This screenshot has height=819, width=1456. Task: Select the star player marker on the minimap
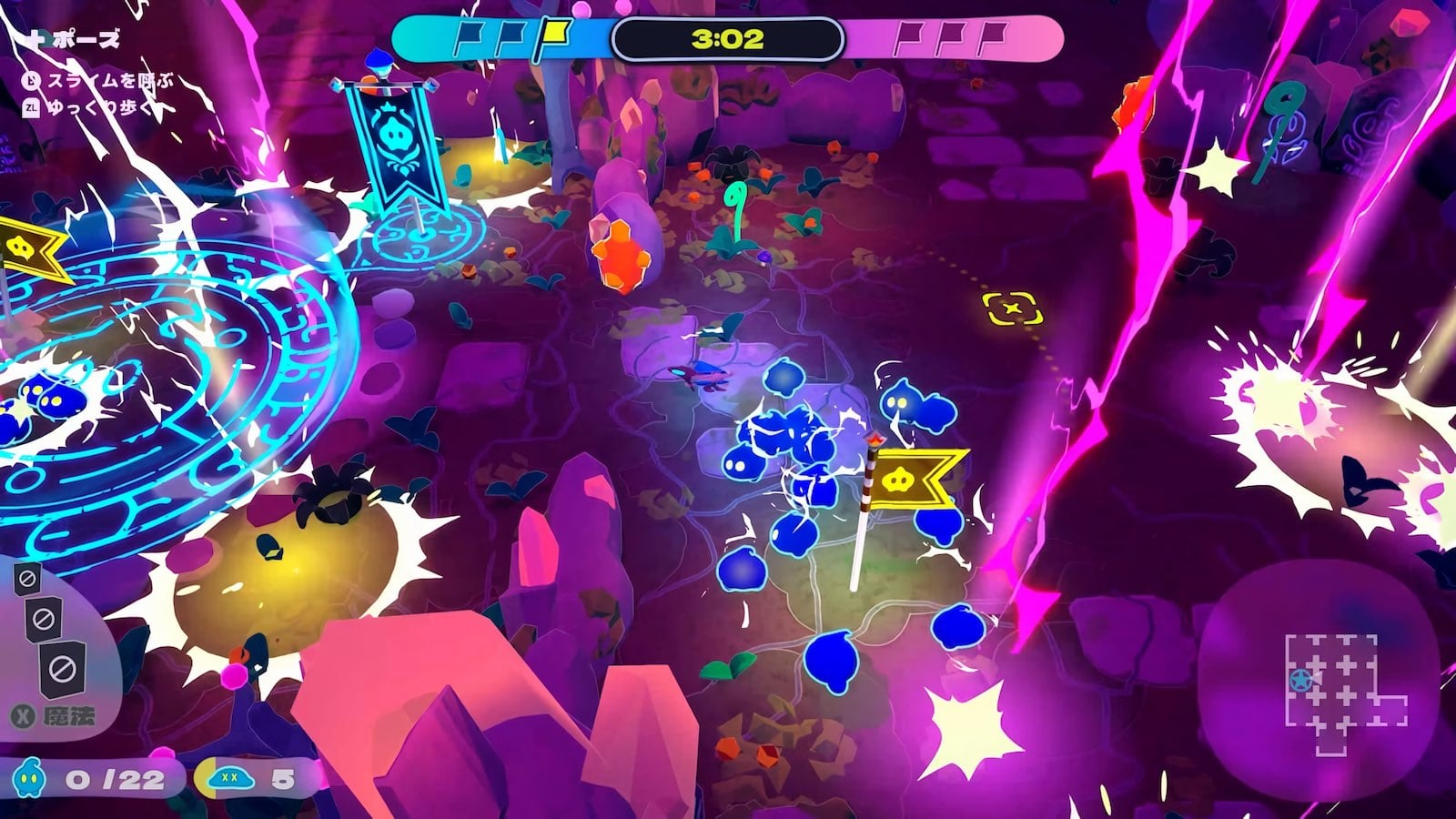[1301, 680]
